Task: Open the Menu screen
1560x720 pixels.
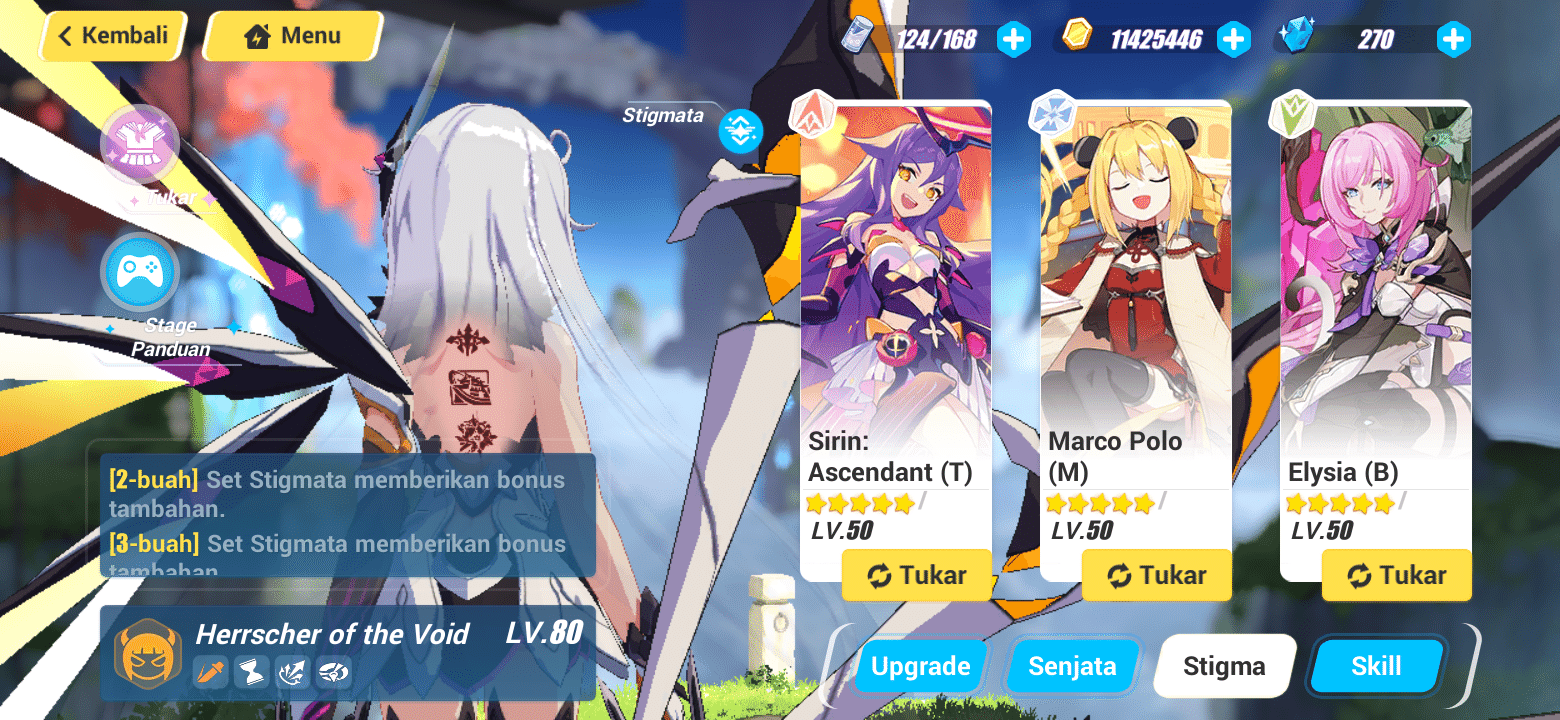Action: point(291,35)
